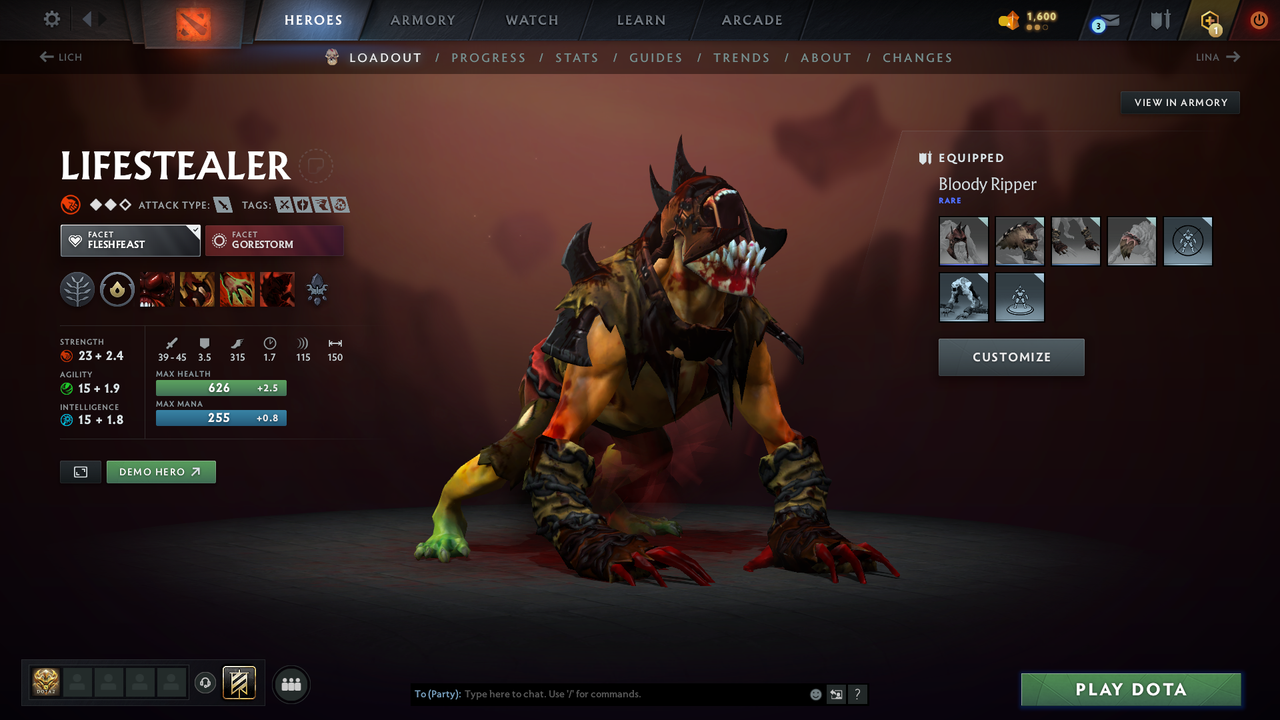Screen dimensions: 1280x720
Task: Open the STATS section
Action: pyautogui.click(x=577, y=57)
